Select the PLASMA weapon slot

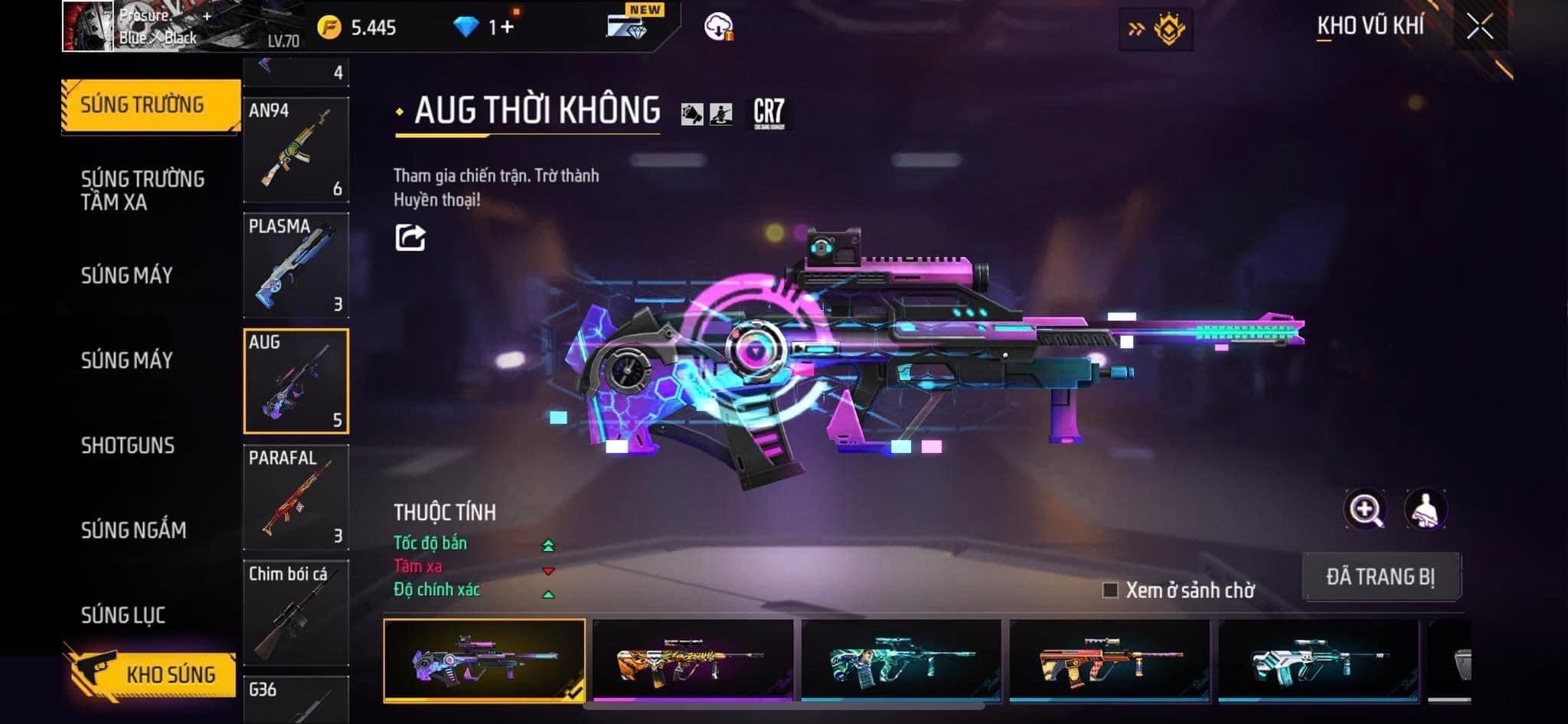[x=296, y=266]
